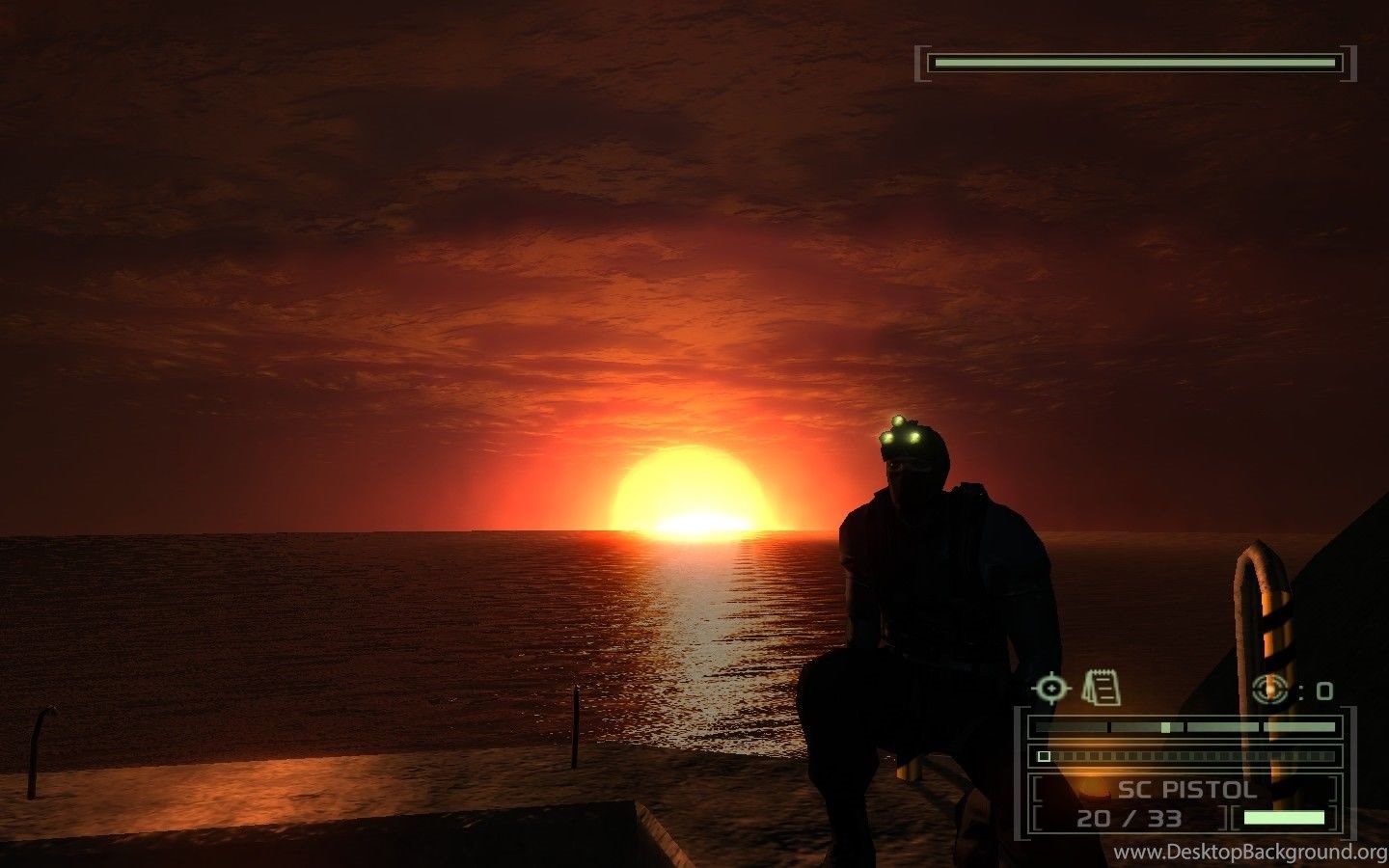Open the DesktopBackground.org watermark link

[1251, 853]
